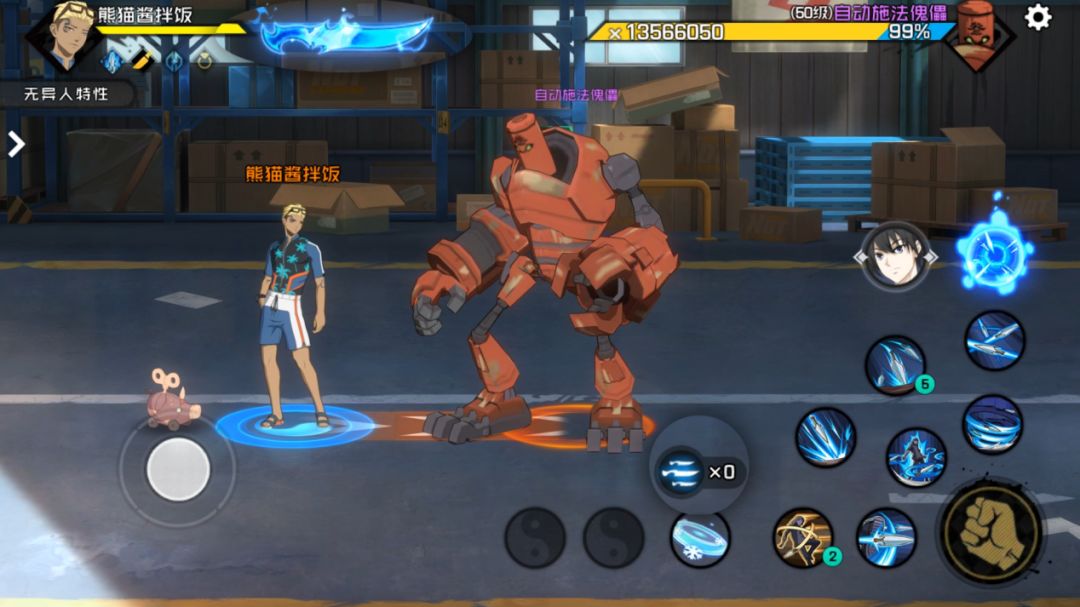Image resolution: width=1080 pixels, height=607 pixels.
Task: Use the twin flying daggers skill
Action: point(994,341)
